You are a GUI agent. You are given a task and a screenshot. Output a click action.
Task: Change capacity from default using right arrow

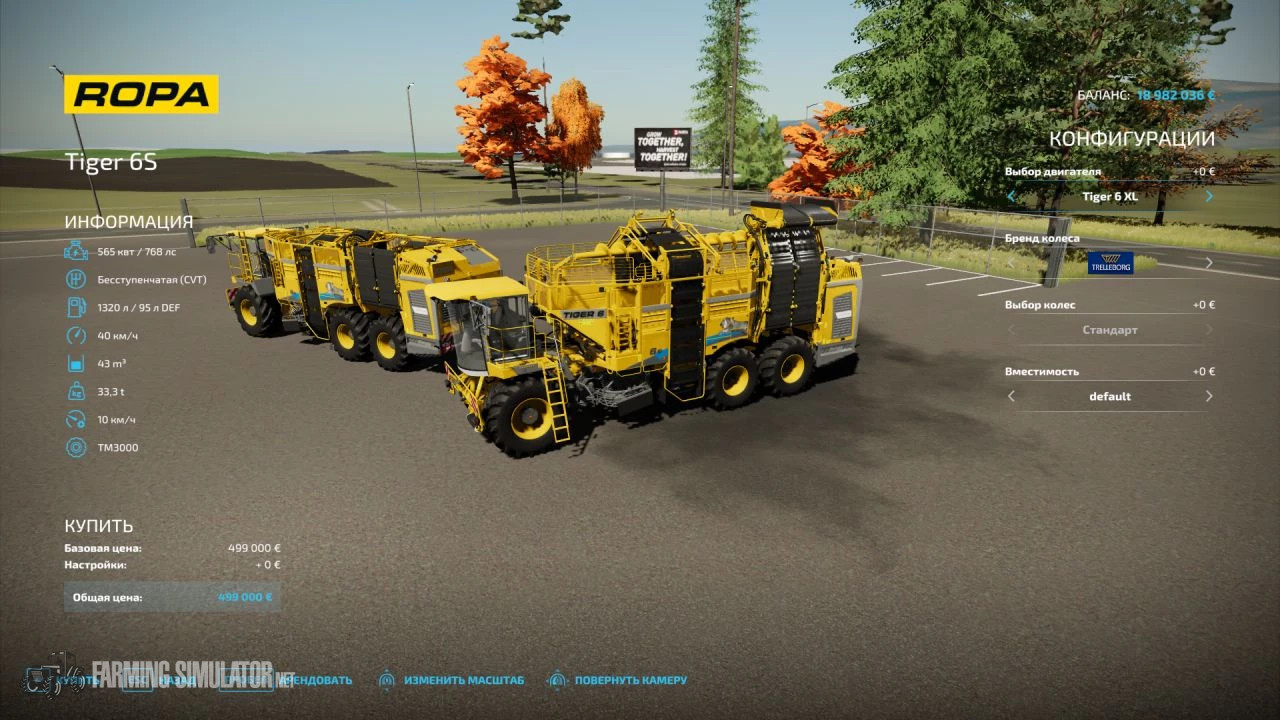pos(1208,395)
